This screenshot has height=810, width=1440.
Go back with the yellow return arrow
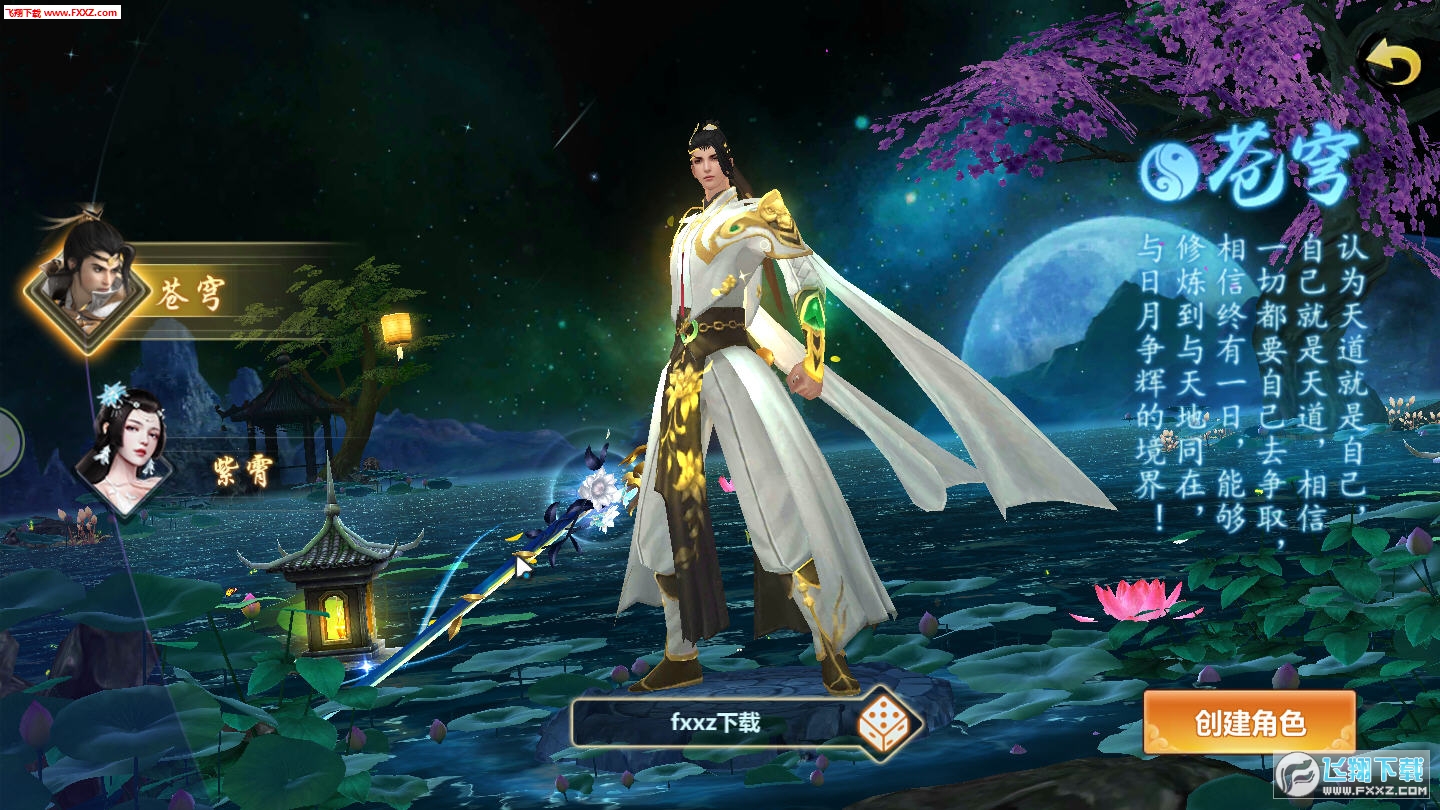(1393, 63)
